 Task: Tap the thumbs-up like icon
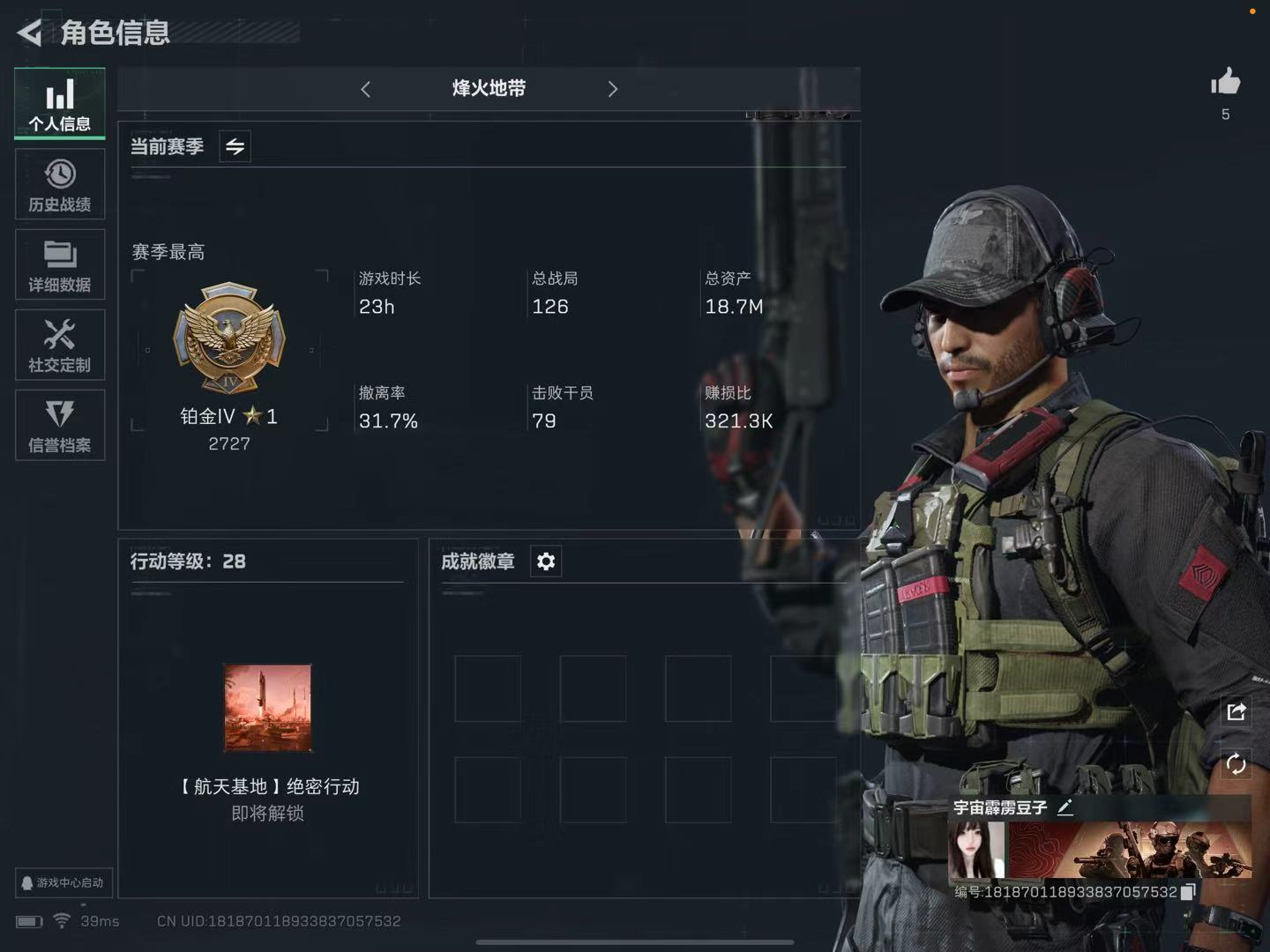click(x=1226, y=82)
